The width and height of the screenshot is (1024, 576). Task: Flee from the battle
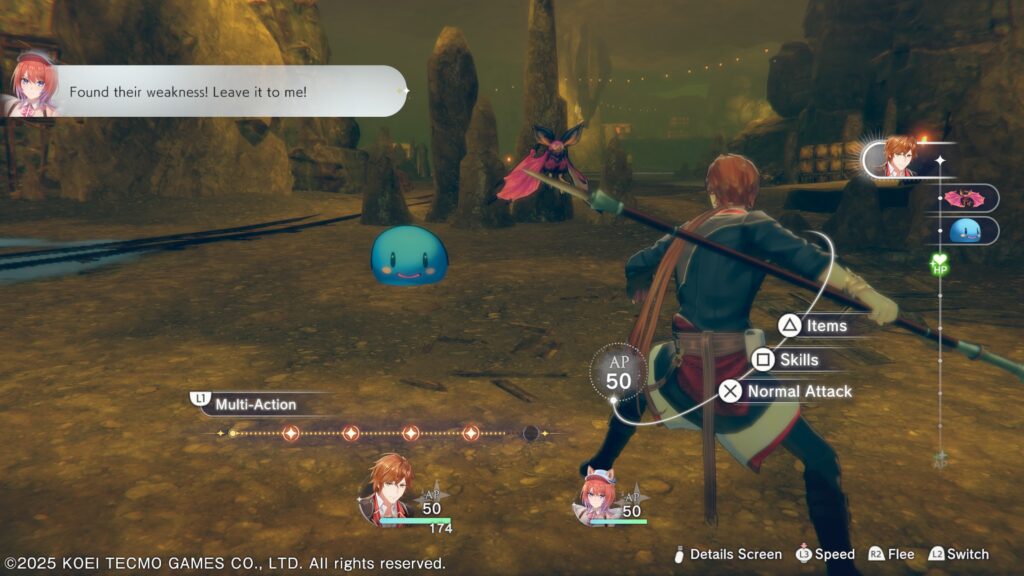(x=891, y=554)
